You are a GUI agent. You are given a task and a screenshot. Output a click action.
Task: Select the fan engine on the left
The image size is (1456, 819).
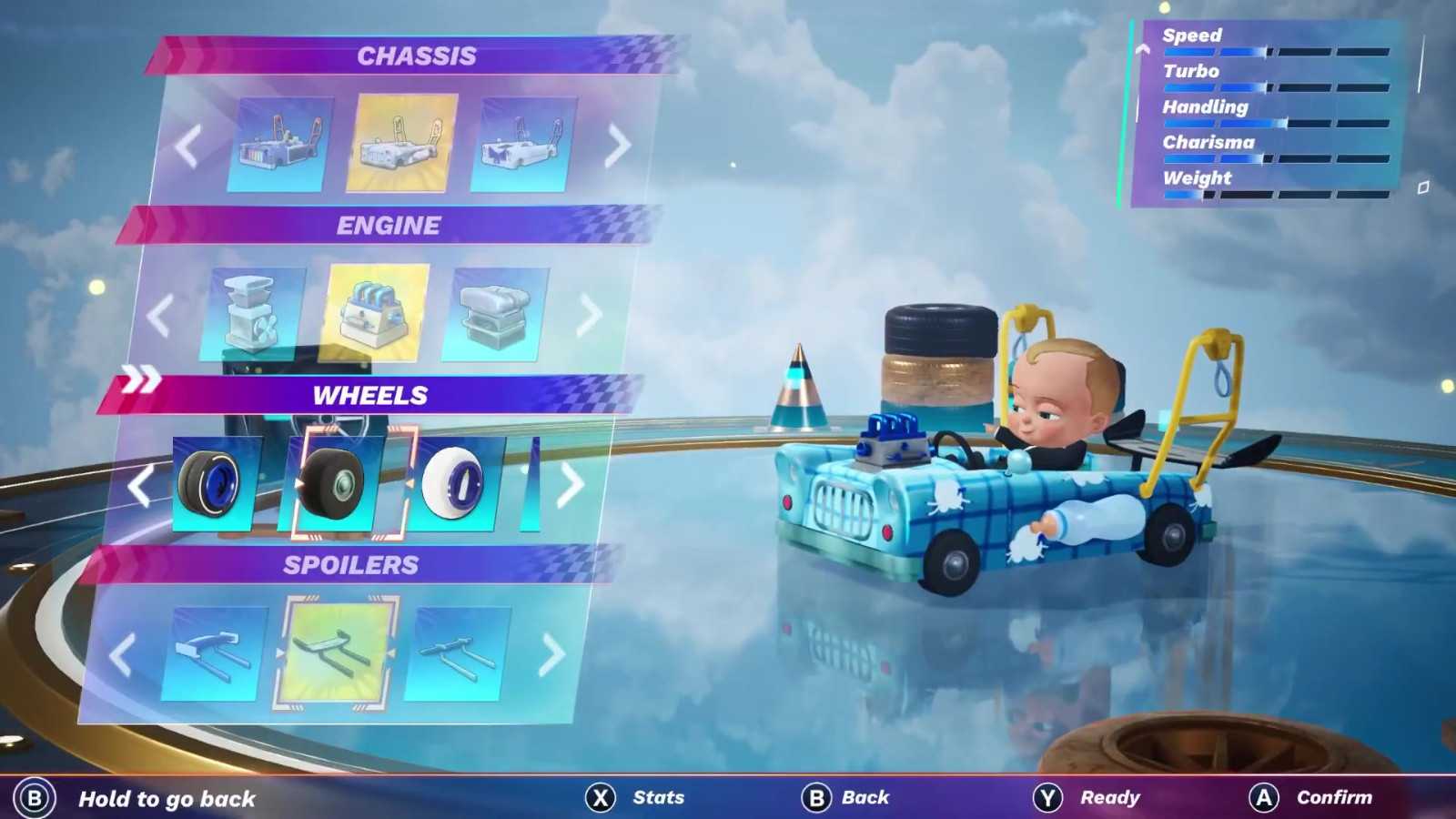[254, 313]
